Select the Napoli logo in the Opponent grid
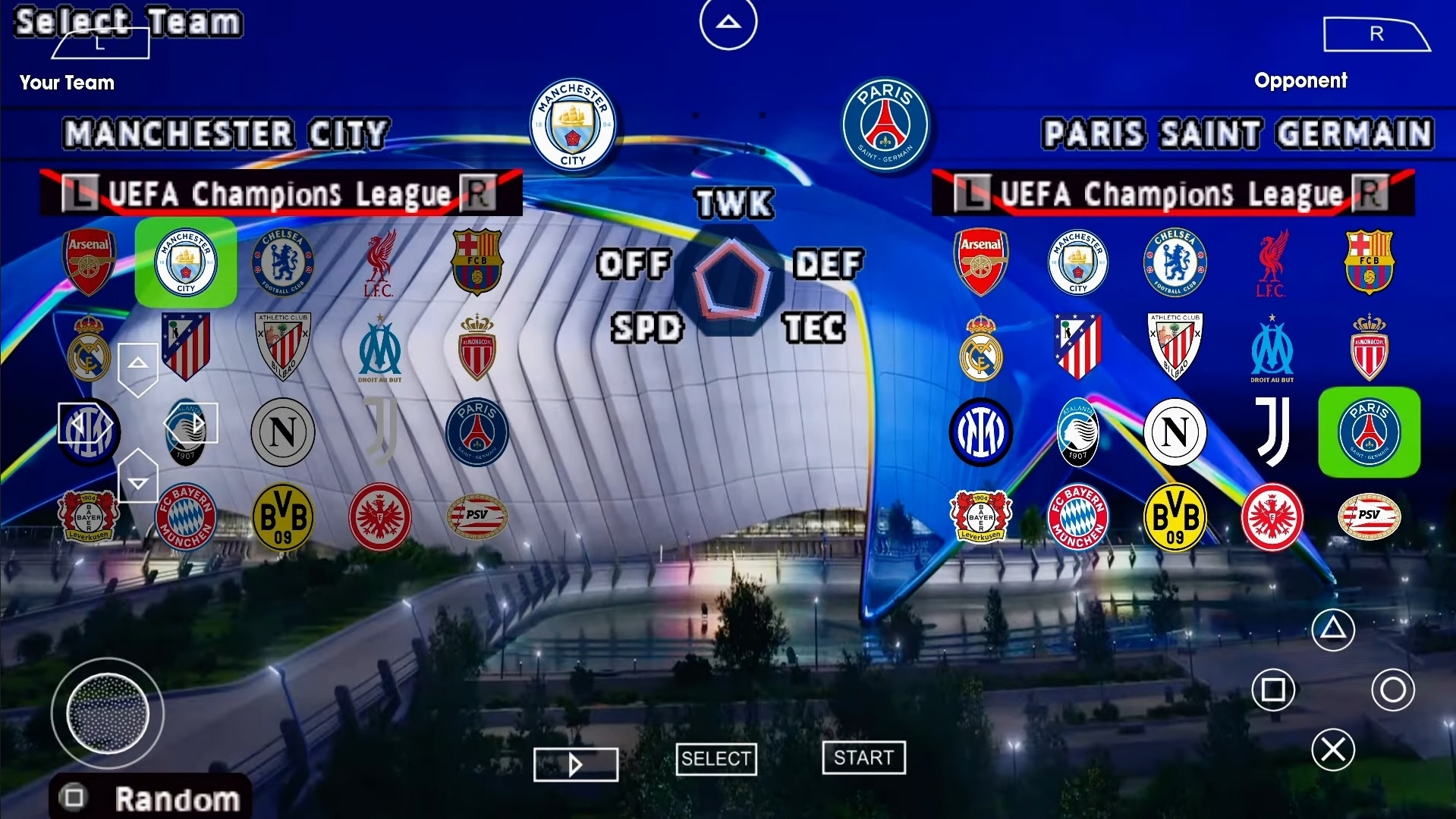Screen dimensions: 1456x819 pos(1174,432)
